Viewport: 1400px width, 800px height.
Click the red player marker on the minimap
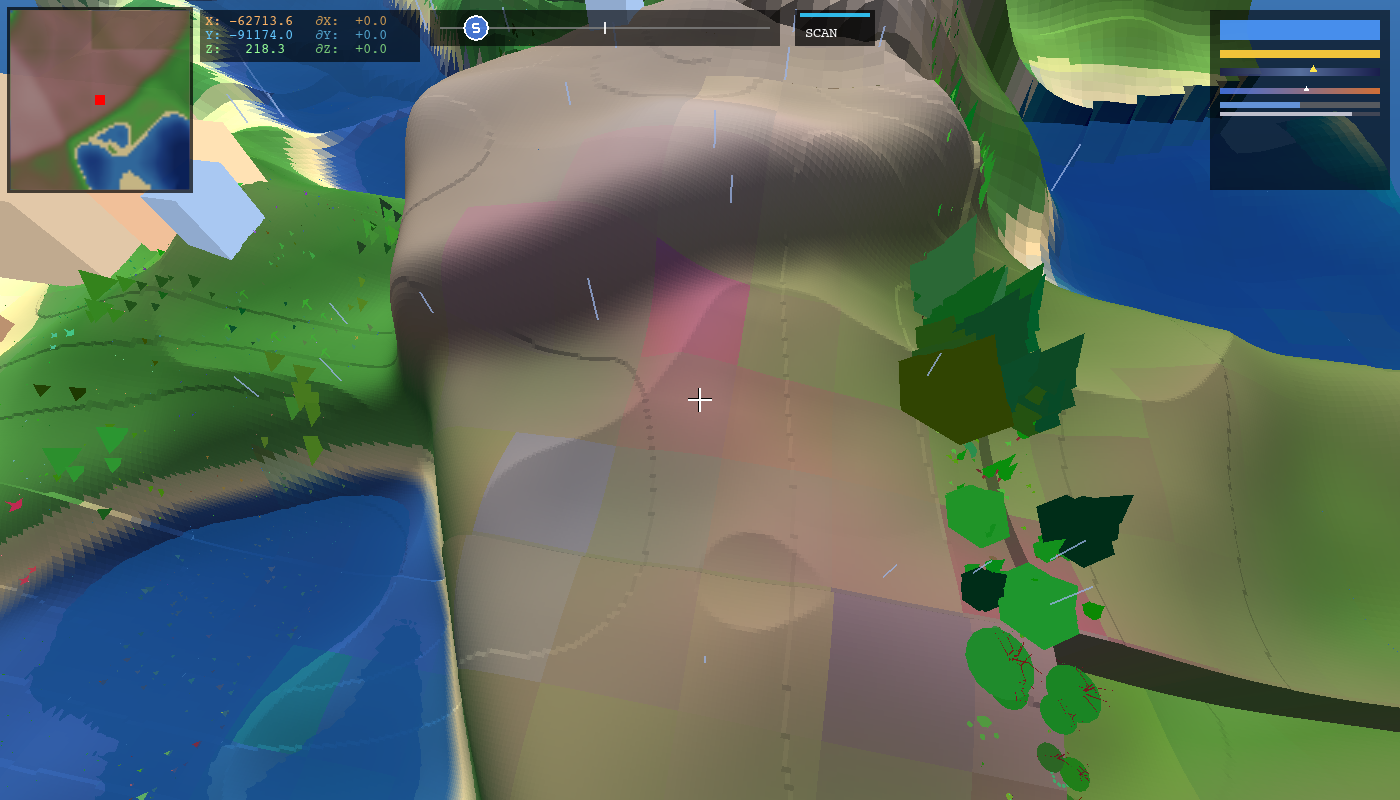click(98, 98)
